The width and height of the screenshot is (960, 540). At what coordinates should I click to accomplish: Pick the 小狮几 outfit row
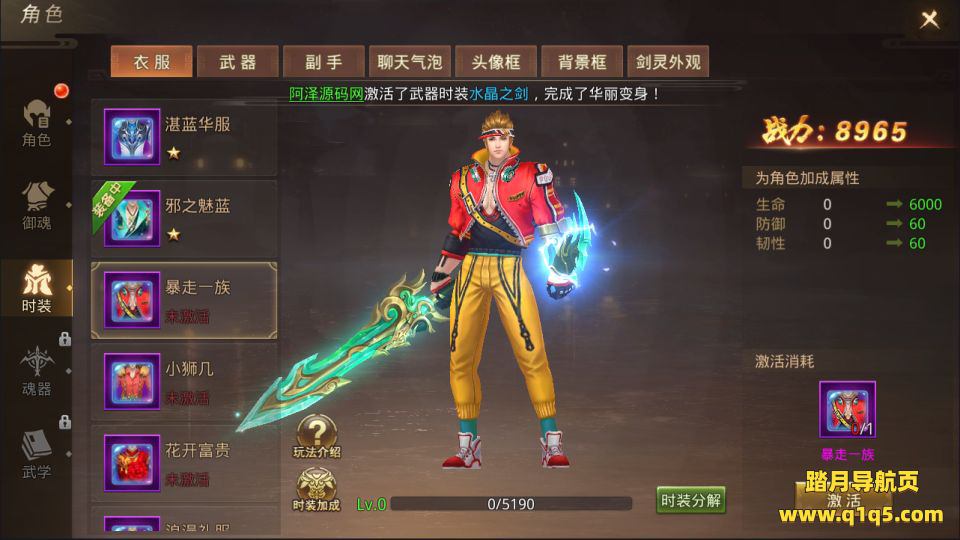184,380
